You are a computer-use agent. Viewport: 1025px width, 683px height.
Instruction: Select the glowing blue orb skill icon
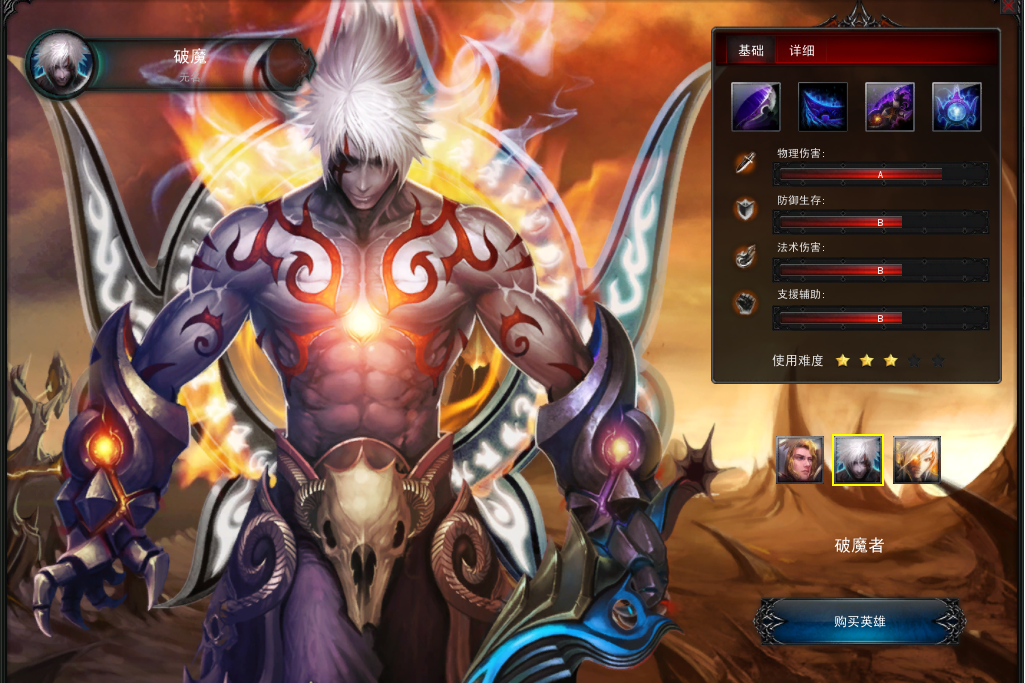click(957, 107)
